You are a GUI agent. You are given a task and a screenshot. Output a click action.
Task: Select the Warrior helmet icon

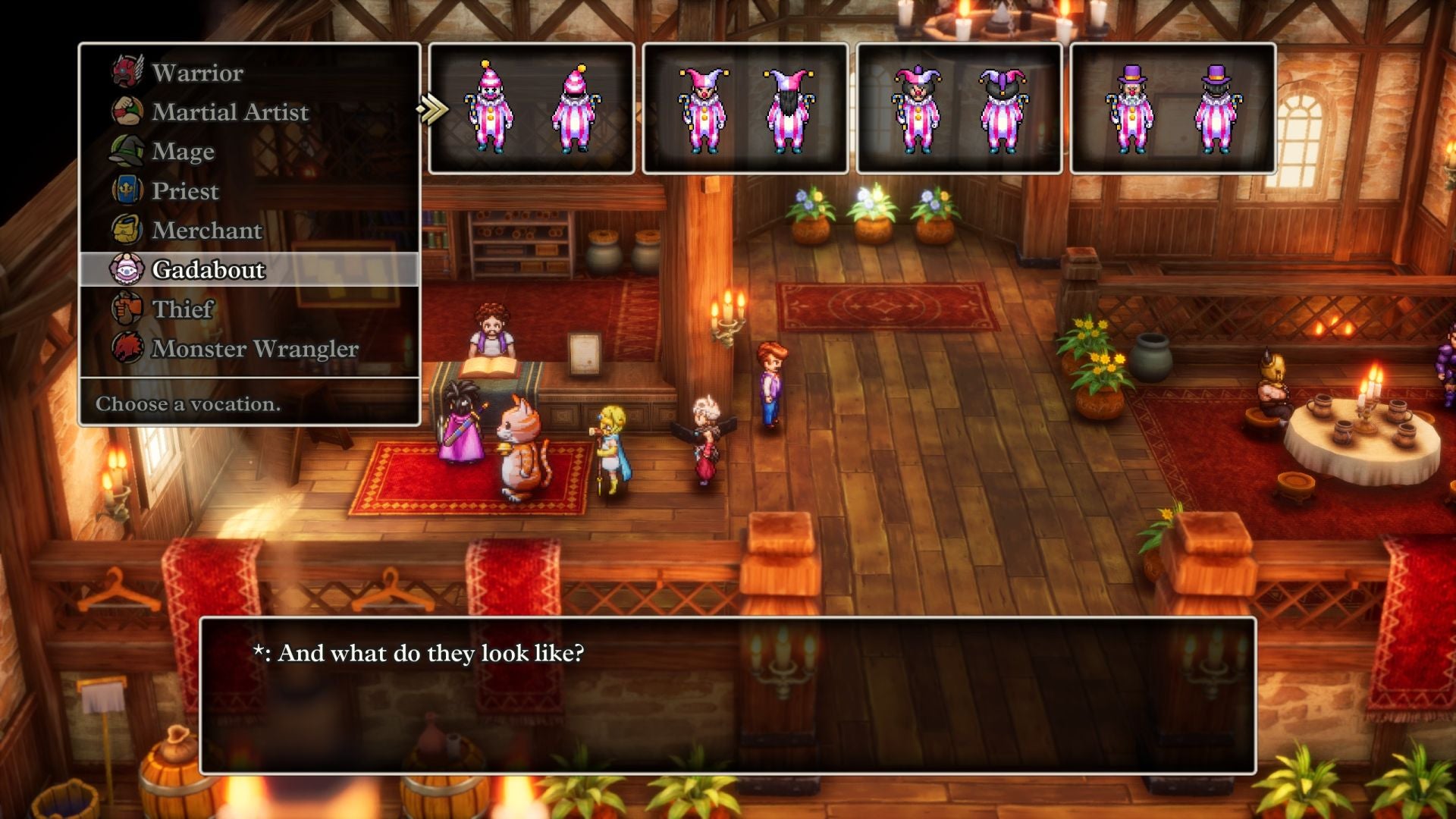(127, 71)
